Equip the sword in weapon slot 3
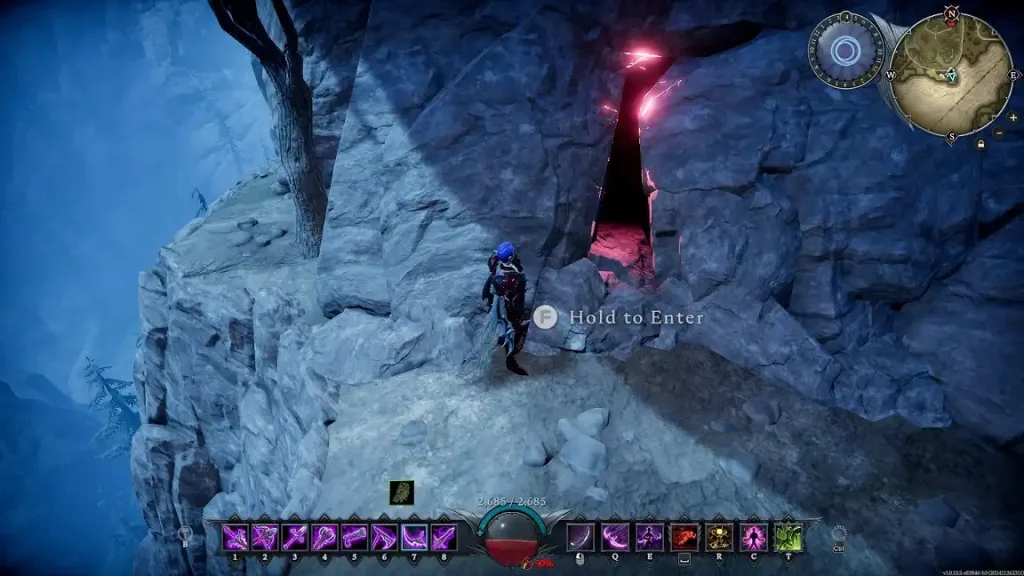Image resolution: width=1024 pixels, height=576 pixels. point(295,537)
